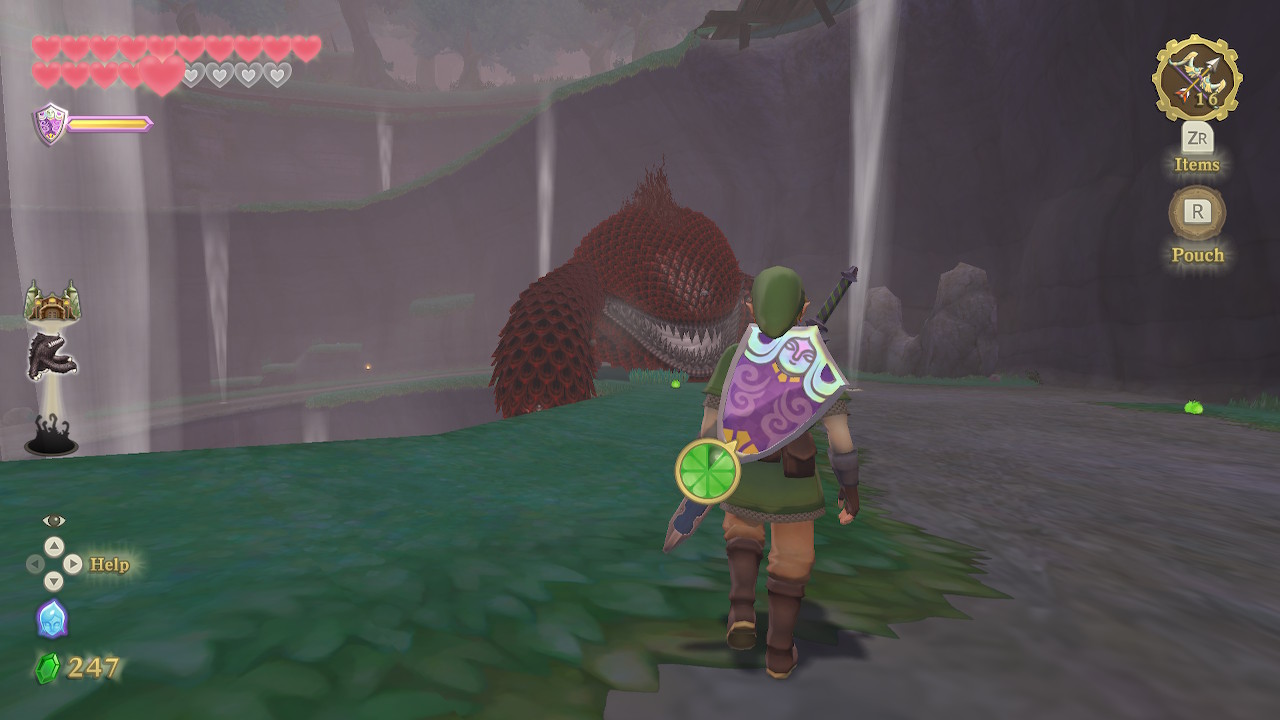Screen dimensions: 1280x720
Task: Click the shield icon beside the durability gauge
Action: [51, 125]
